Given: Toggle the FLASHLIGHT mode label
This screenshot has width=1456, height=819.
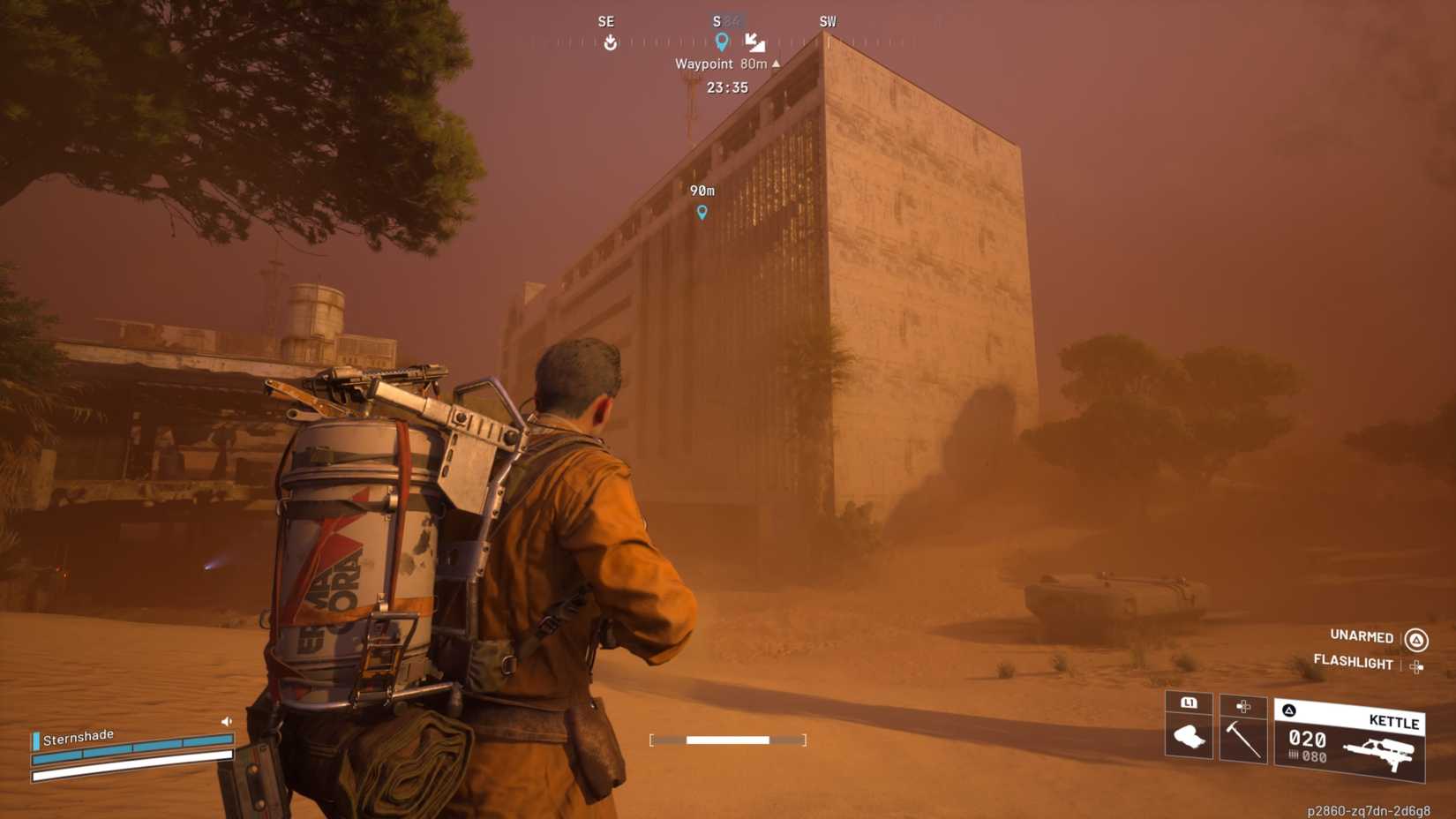Looking at the screenshot, I should [x=1353, y=663].
